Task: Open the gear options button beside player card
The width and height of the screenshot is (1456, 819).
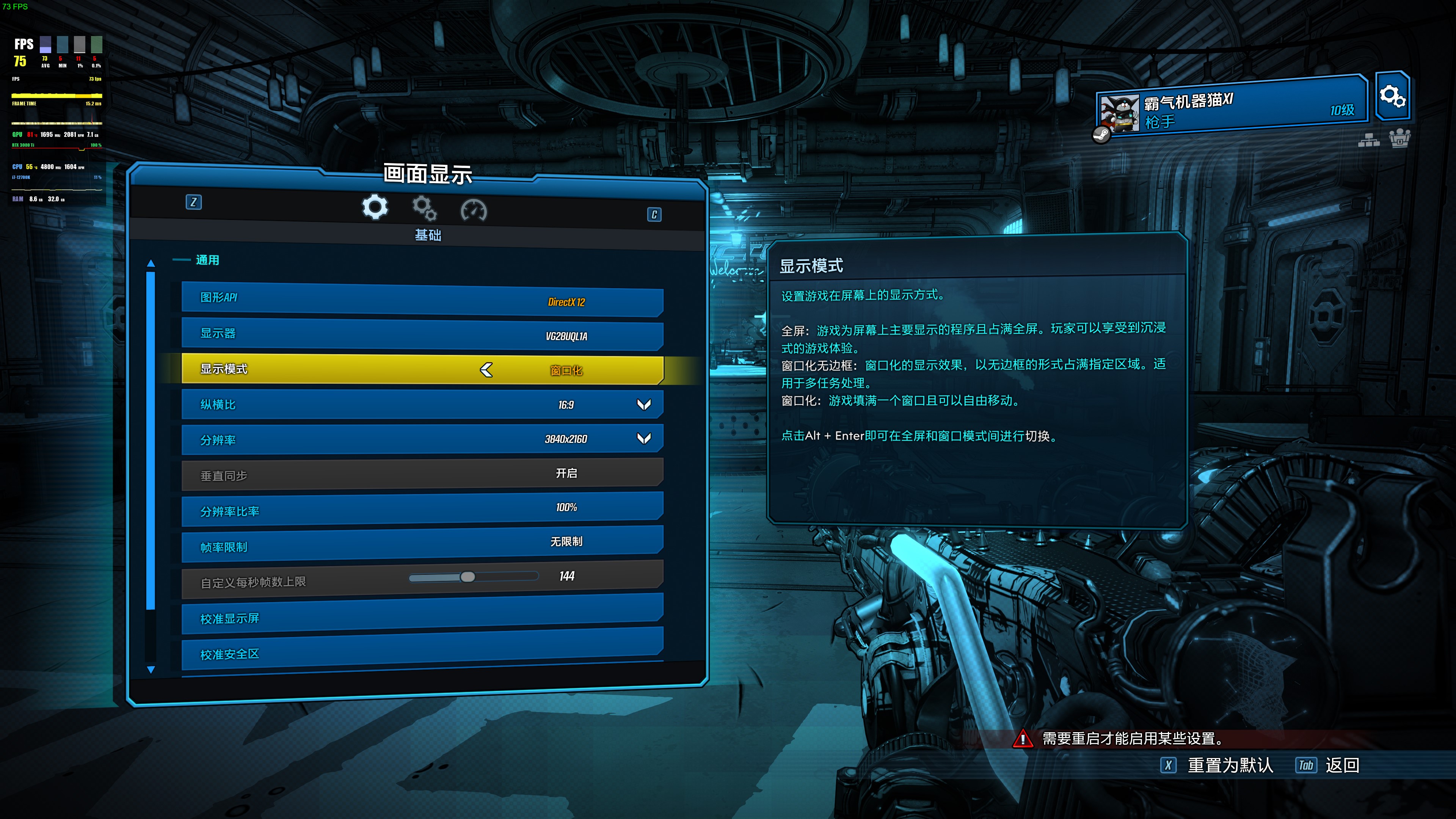Action: [x=1392, y=96]
